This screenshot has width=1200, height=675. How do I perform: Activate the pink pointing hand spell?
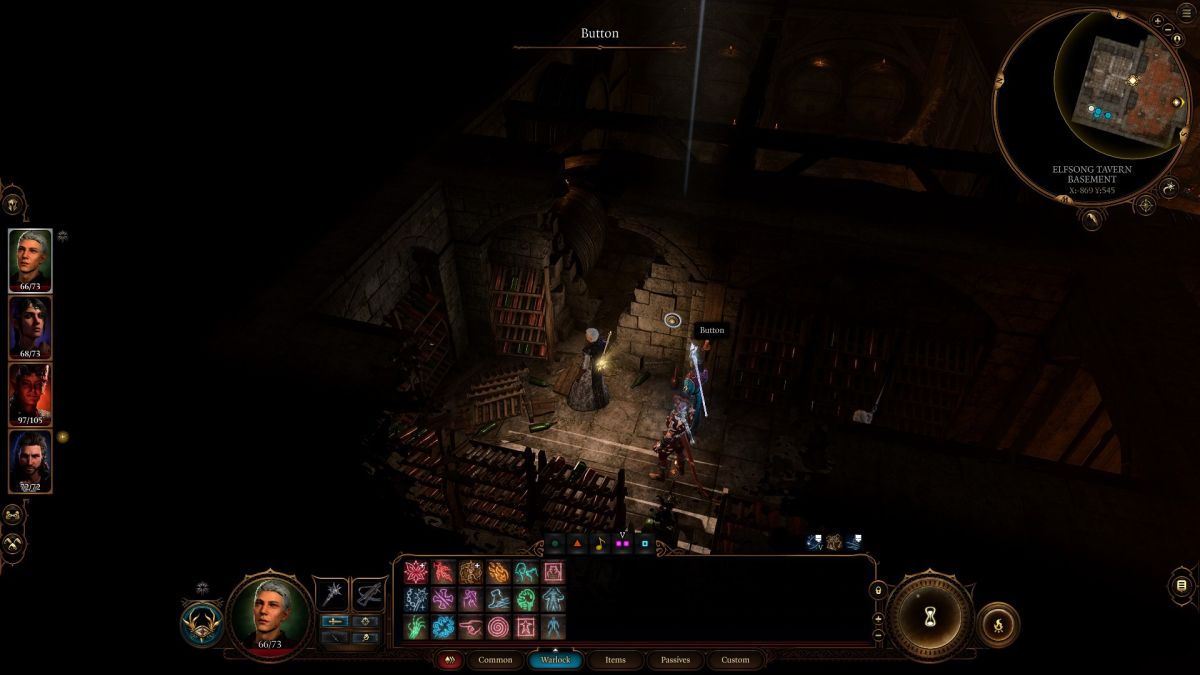pyautogui.click(x=470, y=627)
